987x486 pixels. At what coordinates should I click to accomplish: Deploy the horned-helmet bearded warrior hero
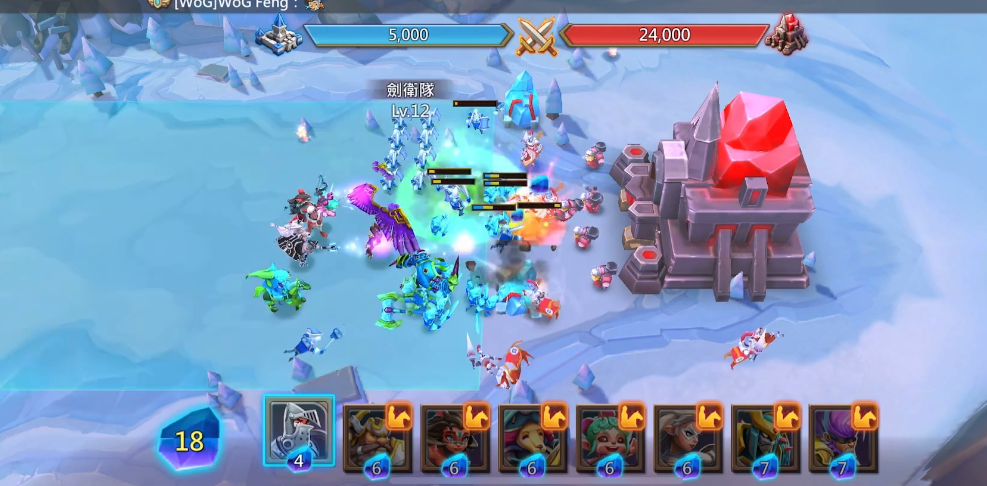tap(376, 437)
